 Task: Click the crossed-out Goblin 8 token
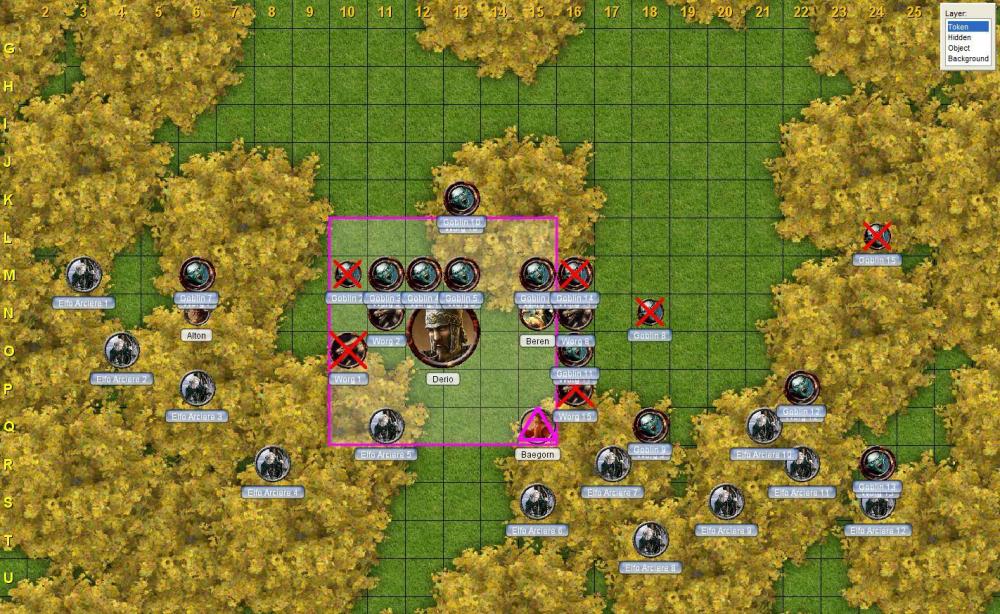click(x=650, y=313)
